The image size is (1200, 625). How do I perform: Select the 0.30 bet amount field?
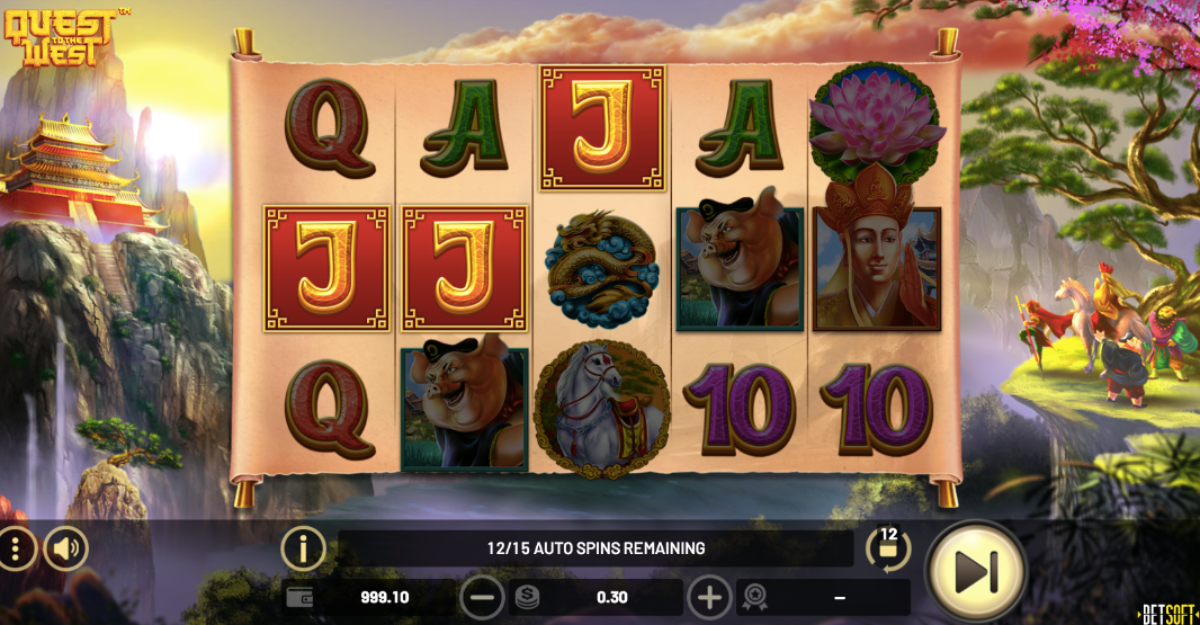click(597, 598)
